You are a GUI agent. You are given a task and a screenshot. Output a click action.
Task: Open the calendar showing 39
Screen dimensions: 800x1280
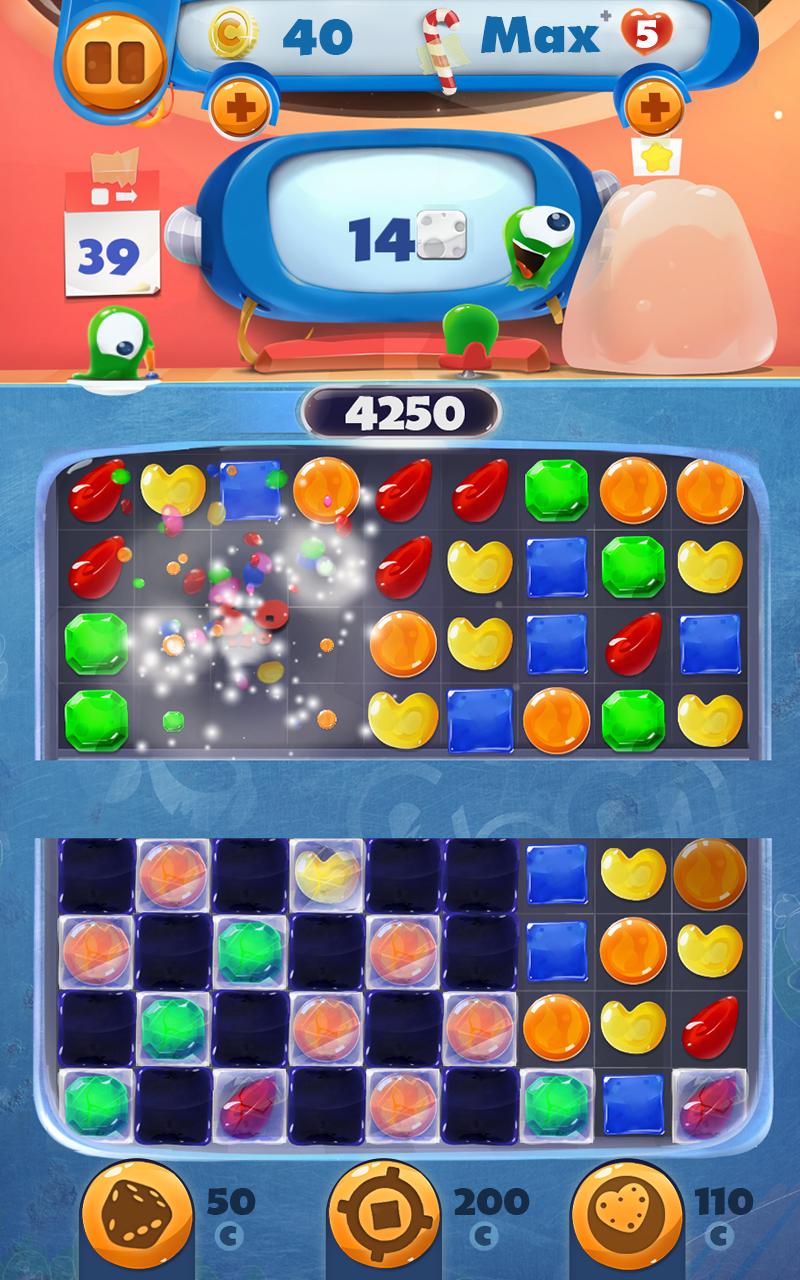tap(111, 235)
